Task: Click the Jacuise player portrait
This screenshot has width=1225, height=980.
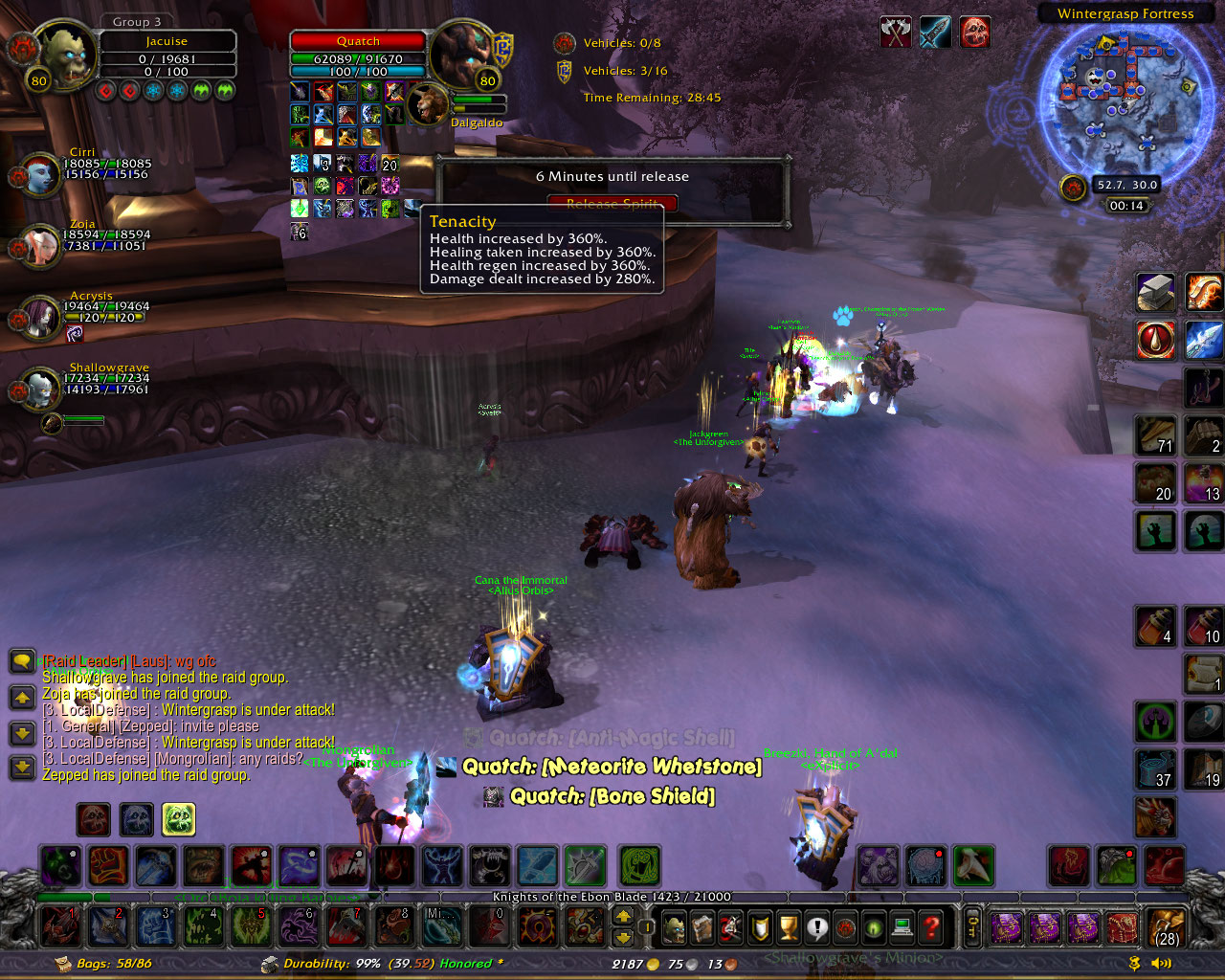Action: 65,56
